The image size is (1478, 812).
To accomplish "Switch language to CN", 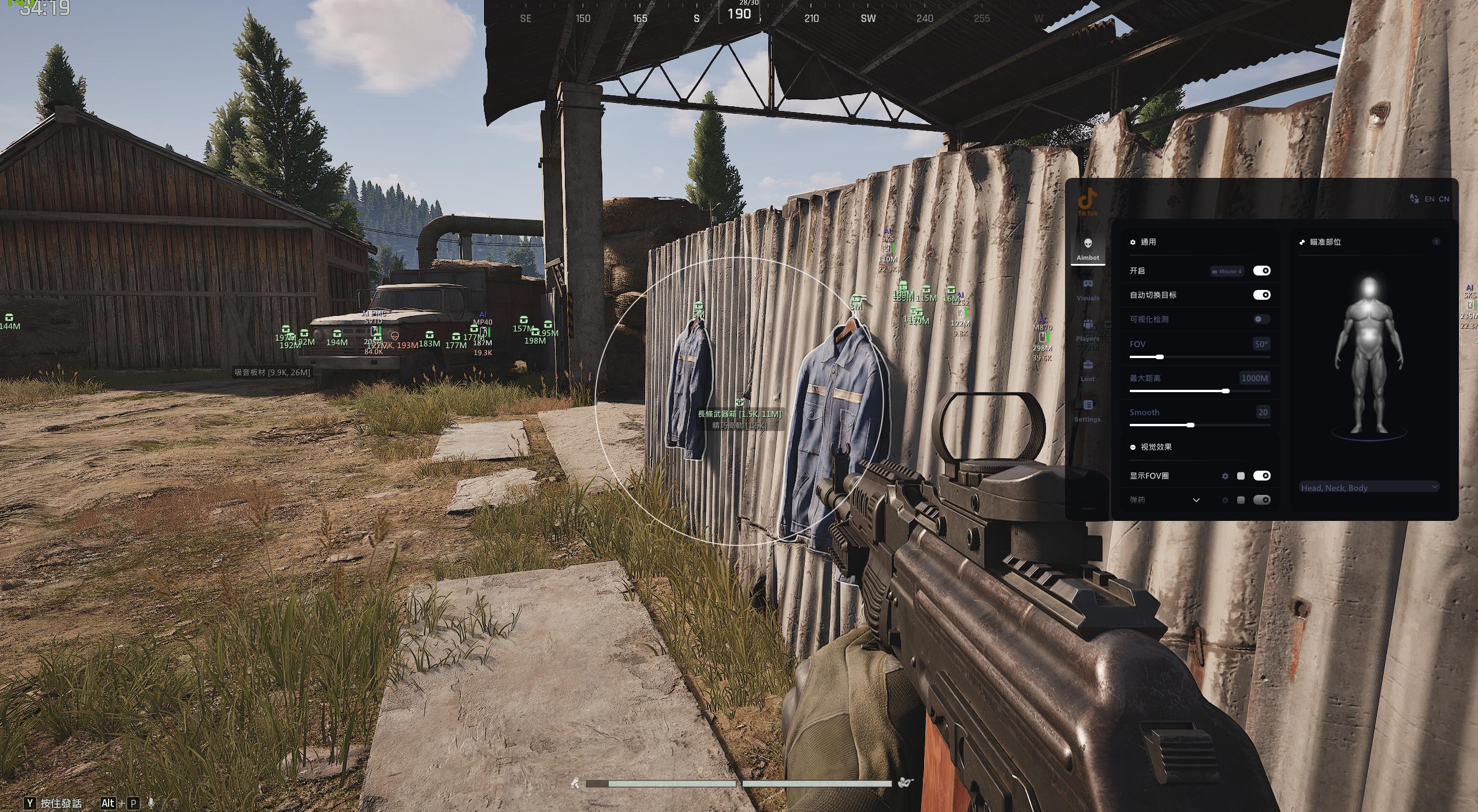I will pos(1444,199).
